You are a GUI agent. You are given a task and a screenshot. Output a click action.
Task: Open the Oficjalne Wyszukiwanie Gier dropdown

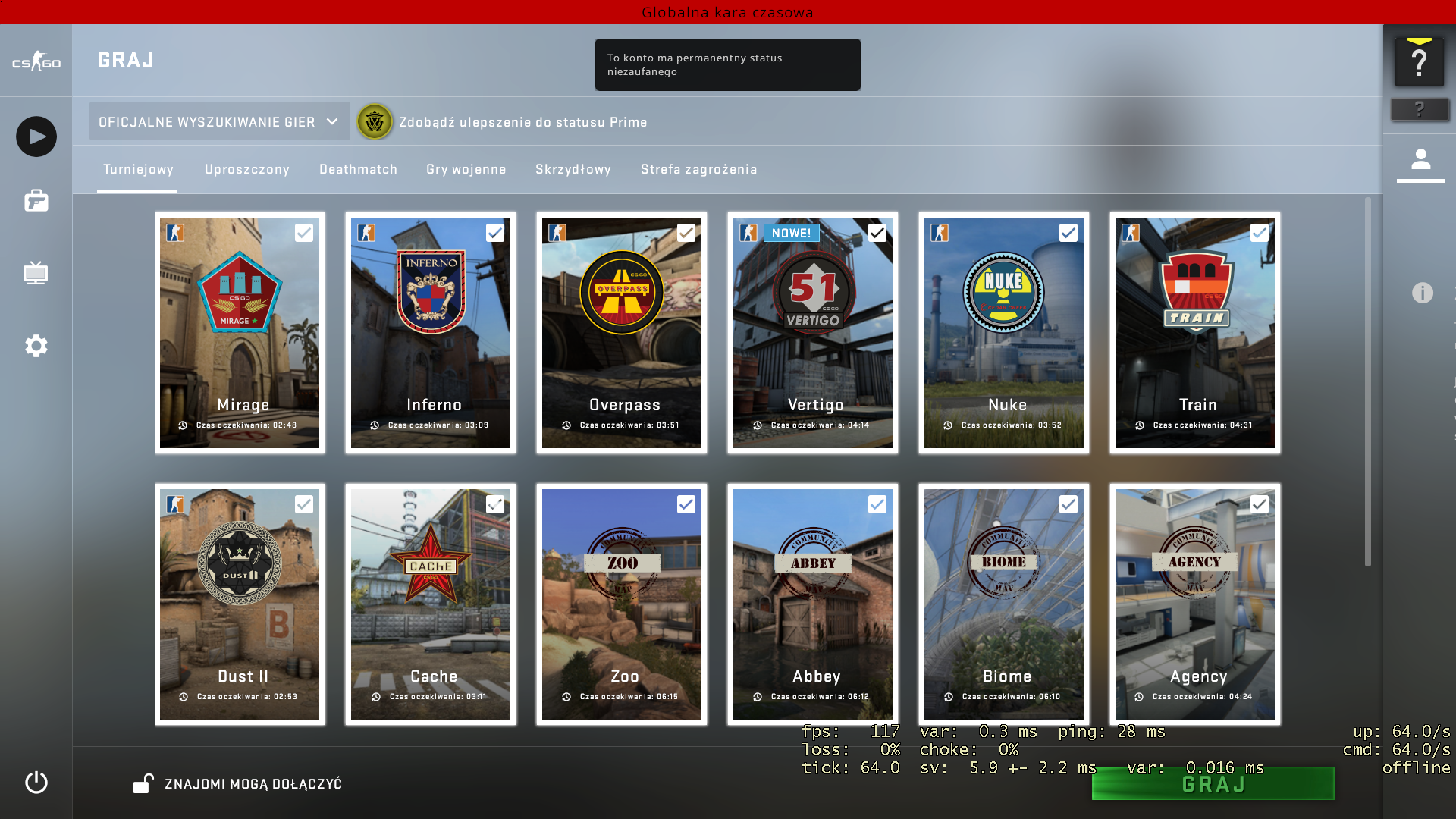(219, 121)
